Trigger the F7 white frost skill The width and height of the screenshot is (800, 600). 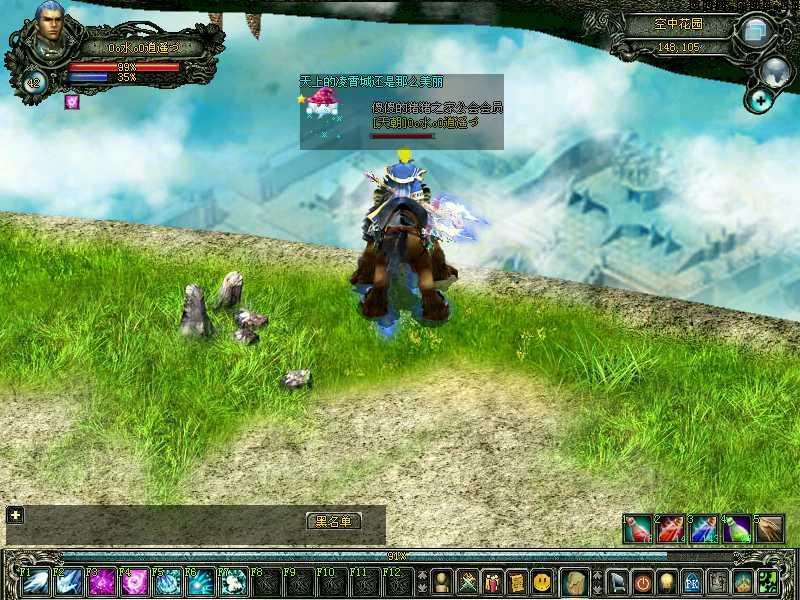[x=233, y=581]
